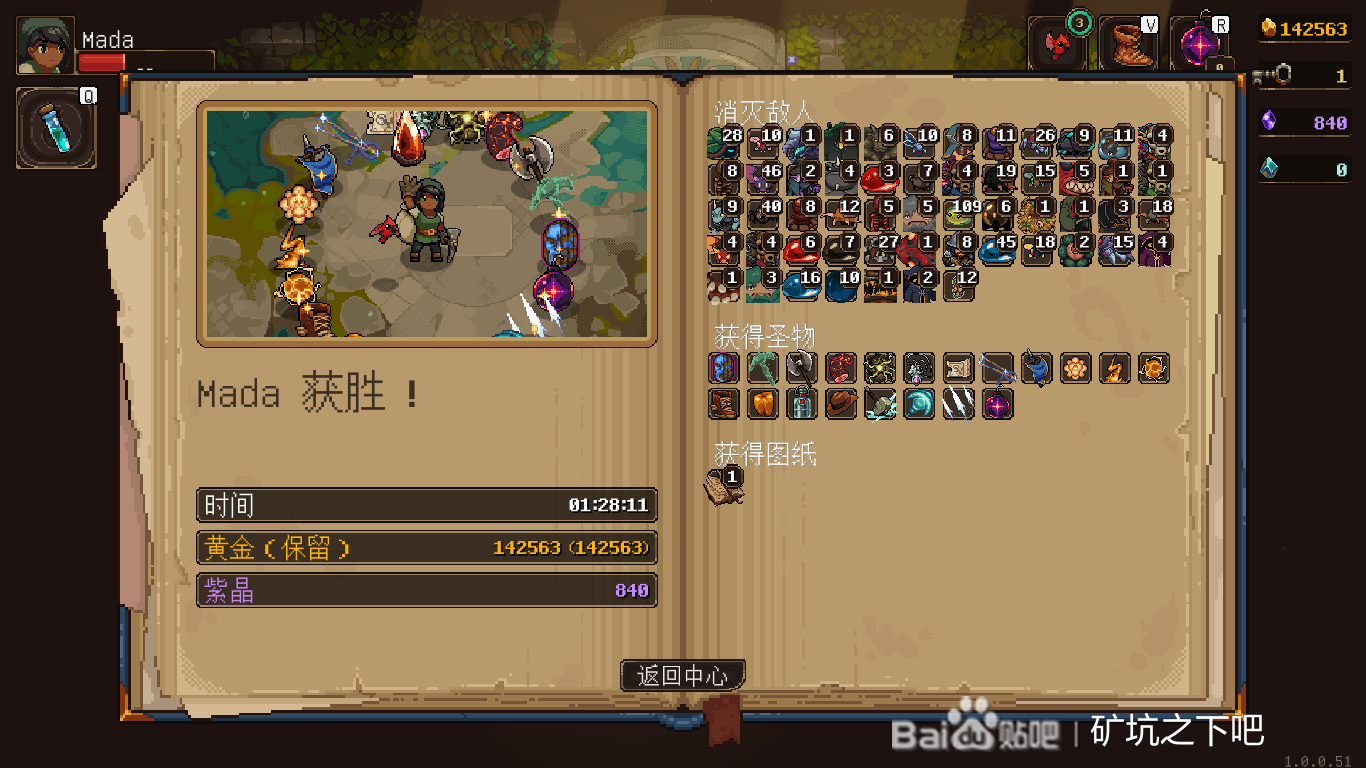Select the cowboy hat relic in 获得圣物
Screen dimensions: 1366x768
841,404
